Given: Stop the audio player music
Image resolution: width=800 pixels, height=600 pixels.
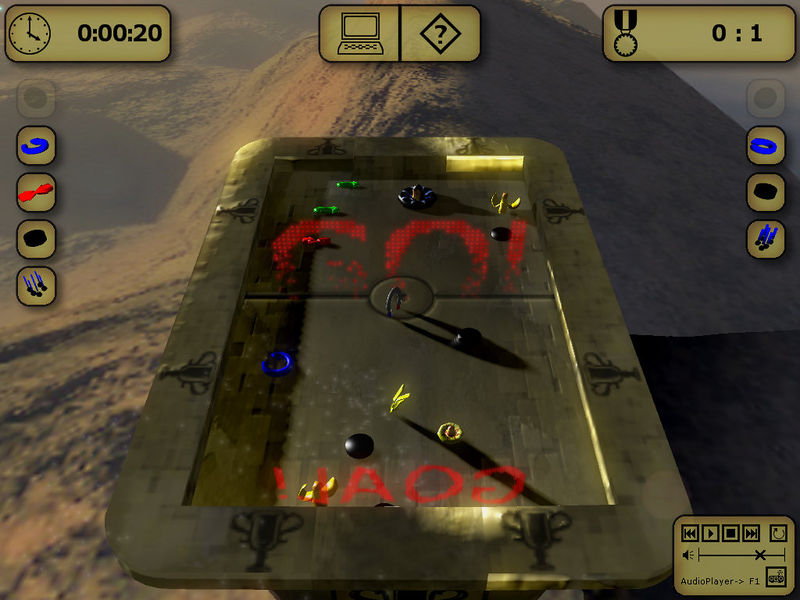Looking at the screenshot, I should (731, 533).
